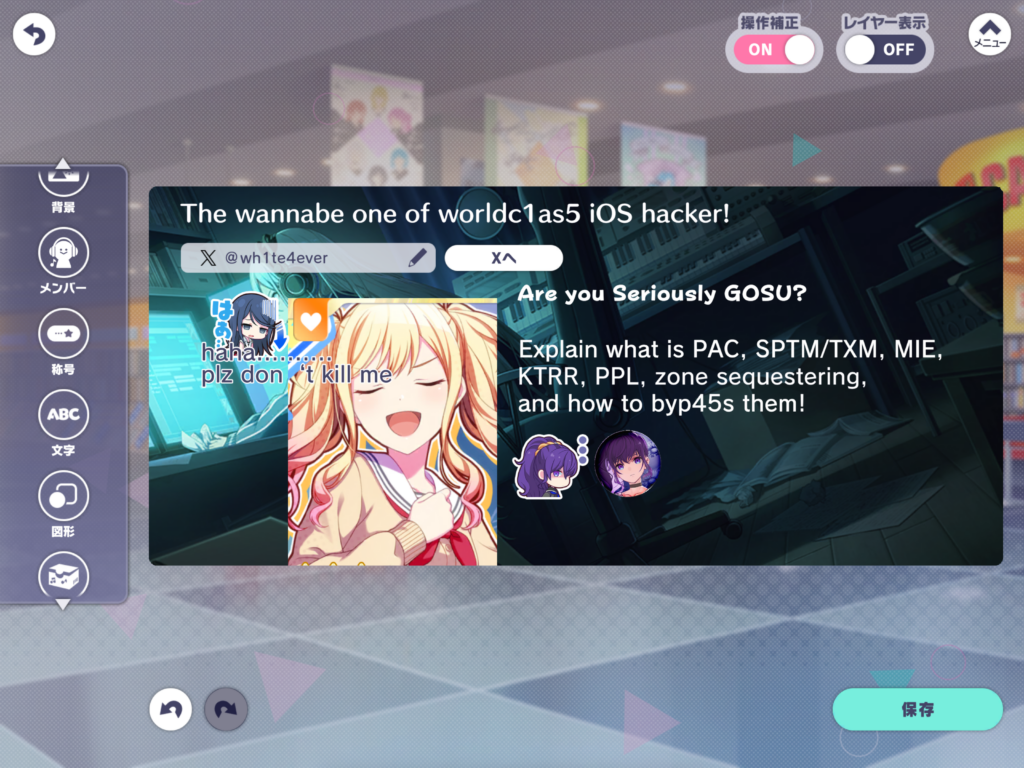
Task: Select the round purple-haired character icon
Action: tap(627, 464)
